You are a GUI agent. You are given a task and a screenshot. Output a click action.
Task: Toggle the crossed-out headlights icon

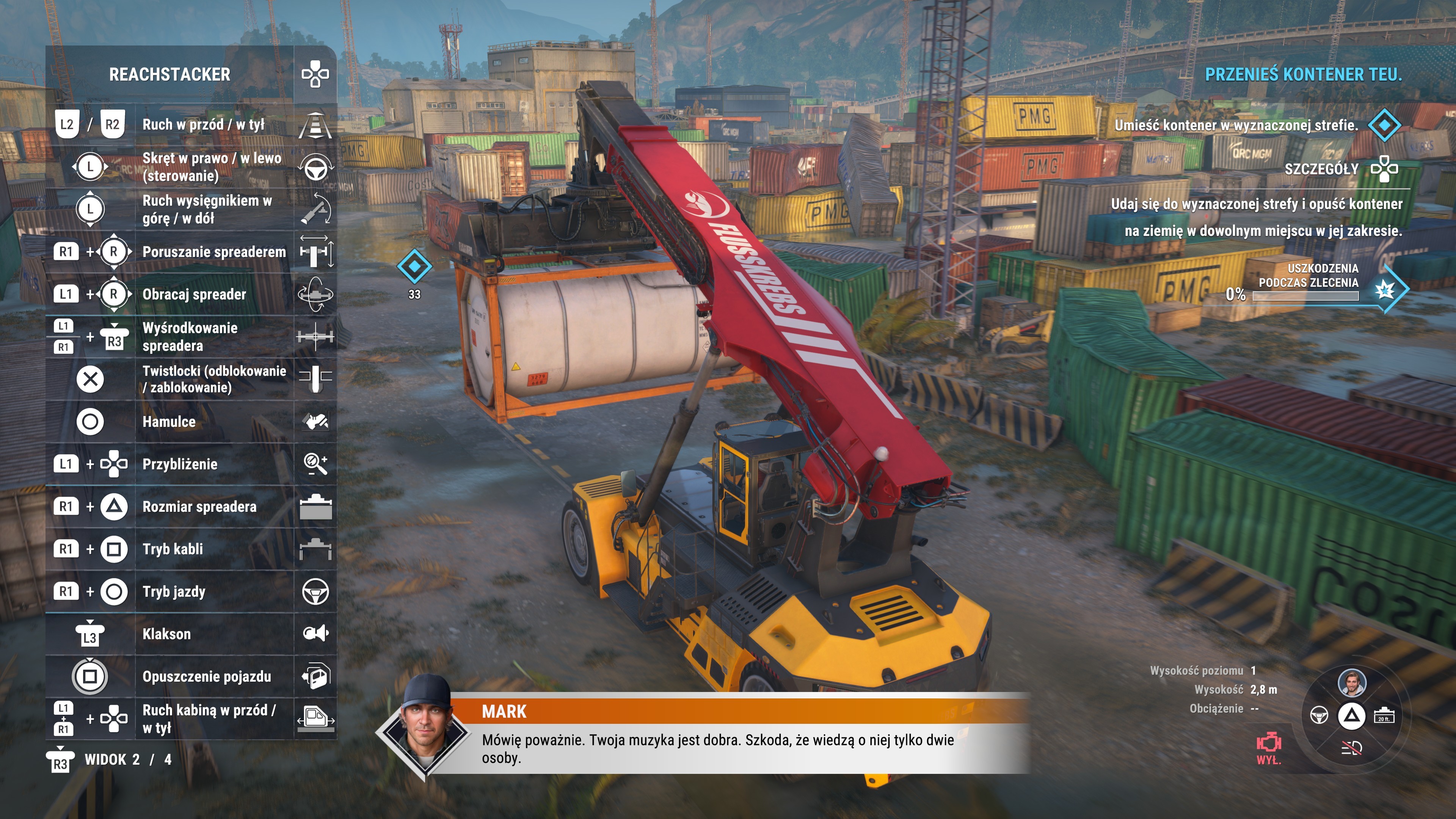click(1351, 748)
